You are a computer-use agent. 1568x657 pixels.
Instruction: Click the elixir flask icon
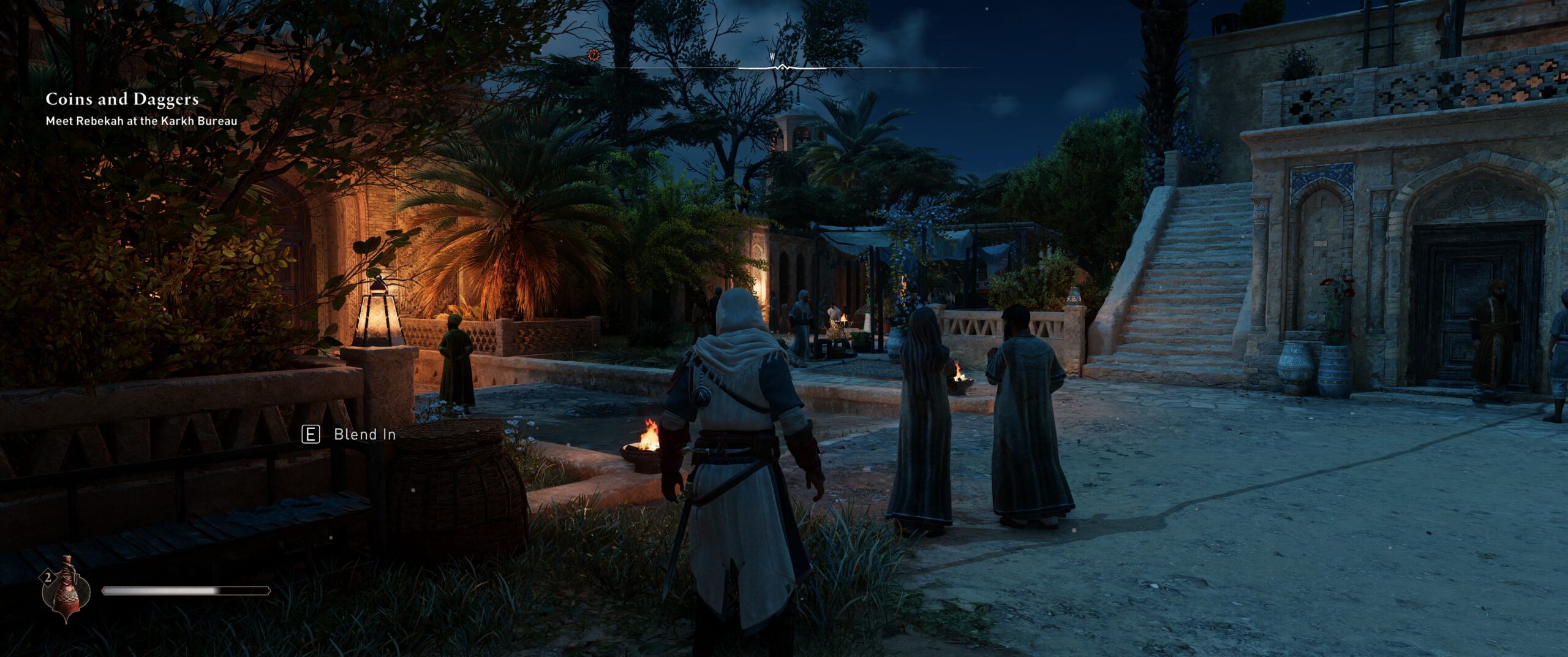point(65,590)
